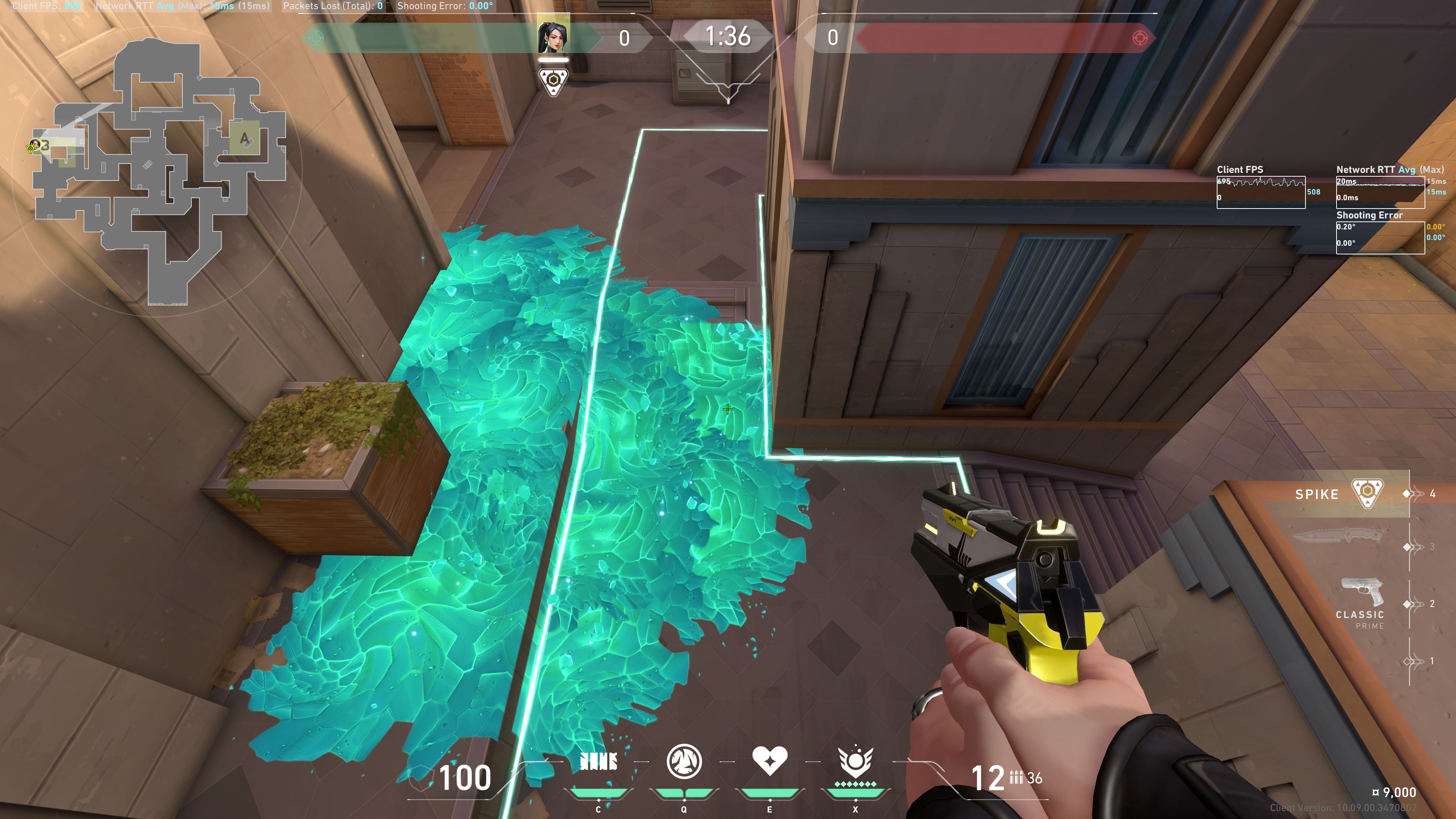Activate the Slow Orb ability icon
The width and height of the screenshot is (1456, 819).
tap(684, 762)
